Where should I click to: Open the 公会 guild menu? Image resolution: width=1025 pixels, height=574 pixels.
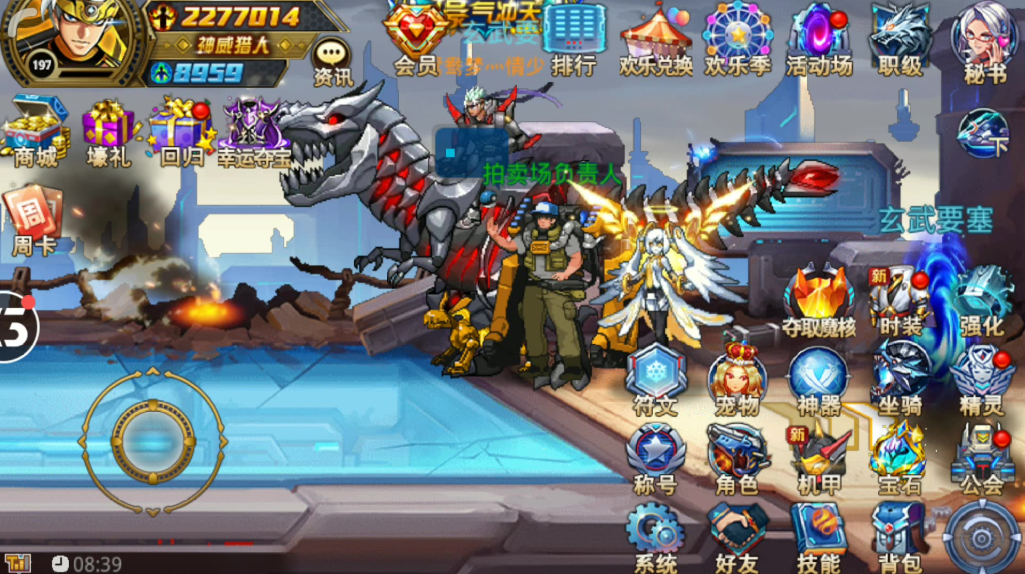point(981,459)
